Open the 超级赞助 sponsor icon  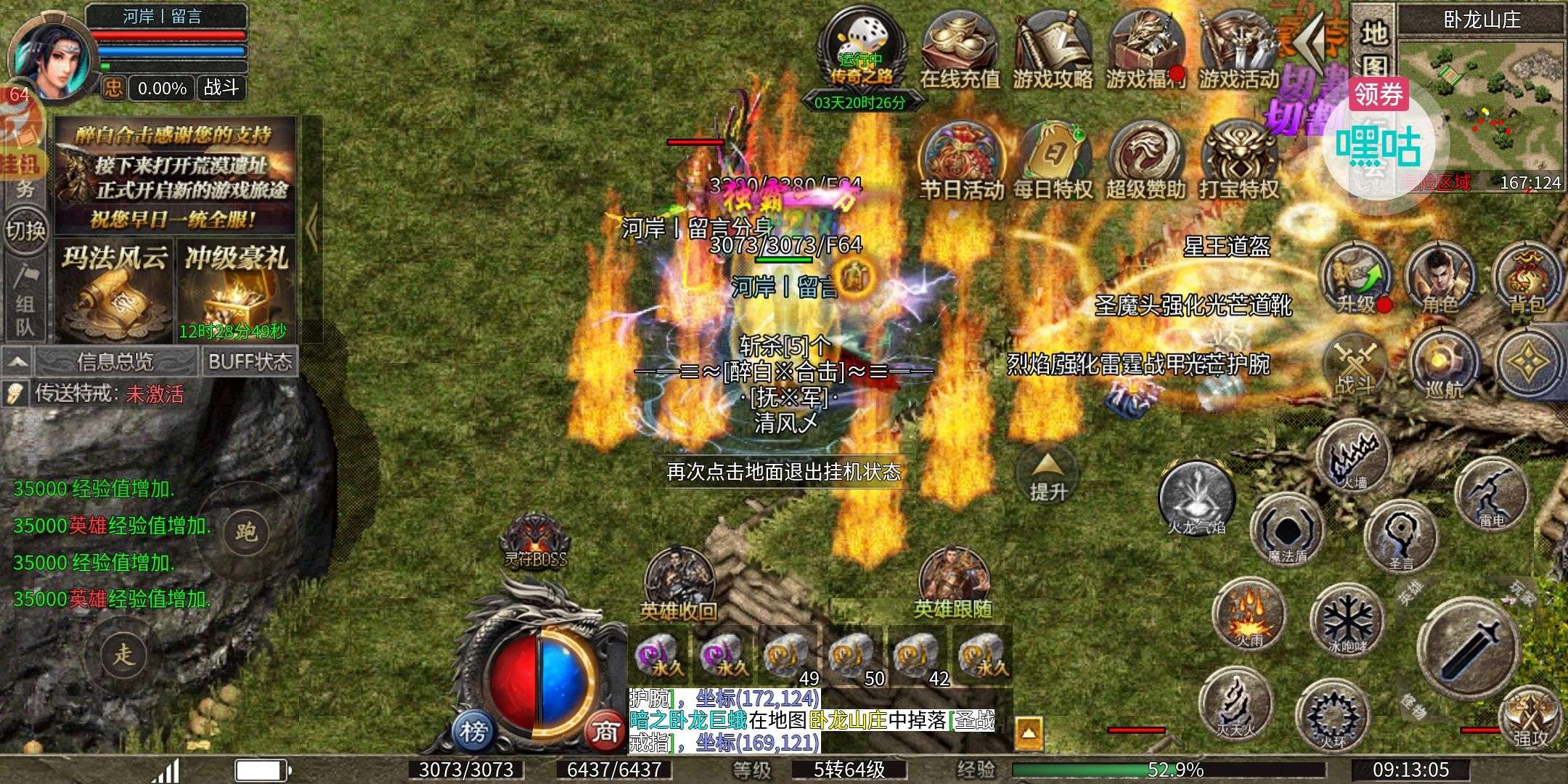1146,161
